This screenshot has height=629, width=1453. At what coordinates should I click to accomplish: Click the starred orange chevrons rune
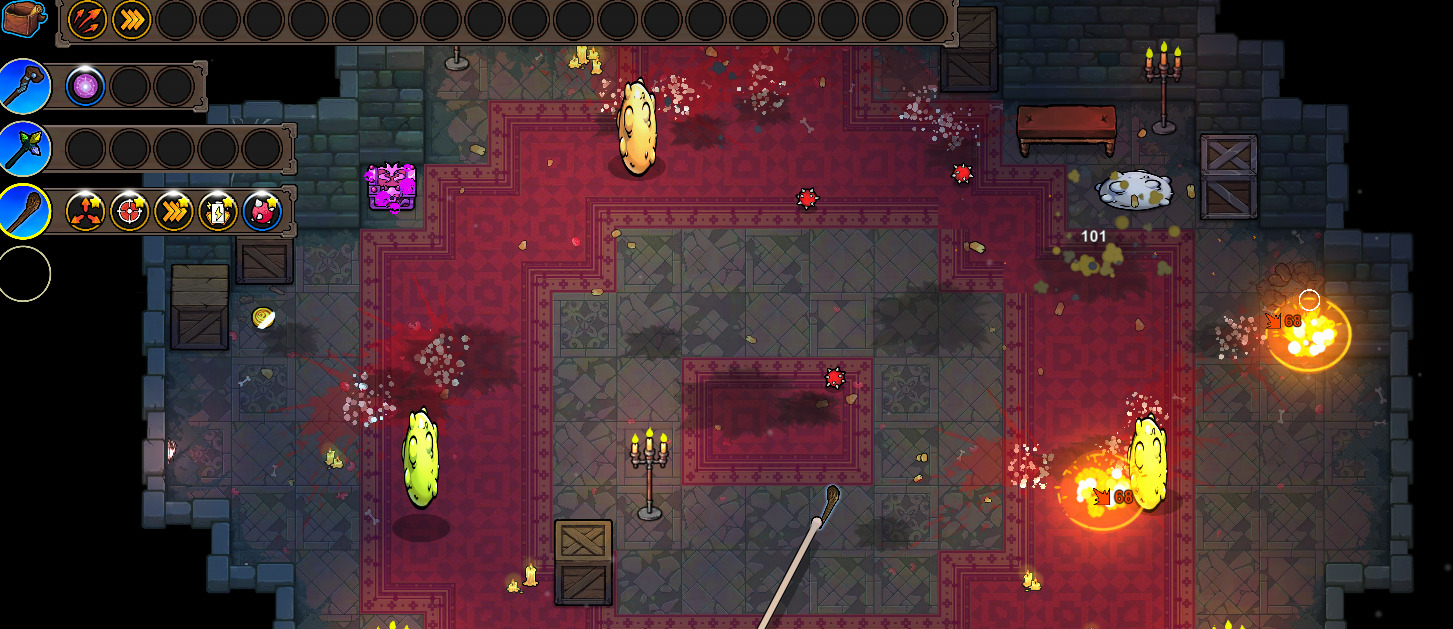174,211
